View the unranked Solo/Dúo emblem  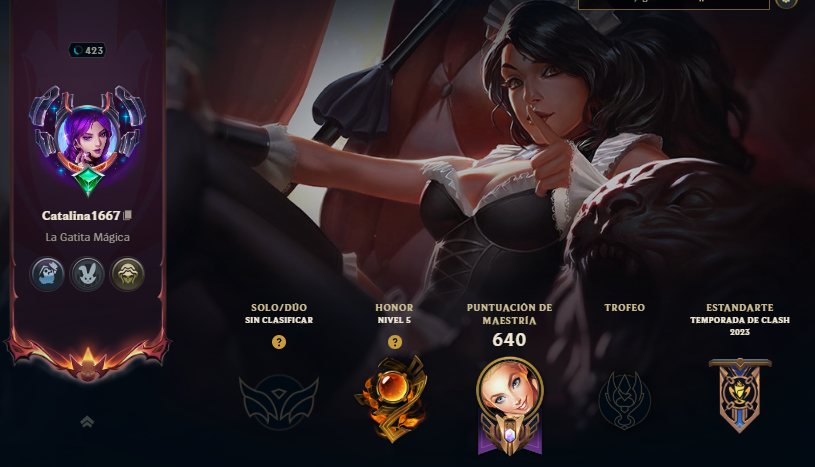(279, 399)
